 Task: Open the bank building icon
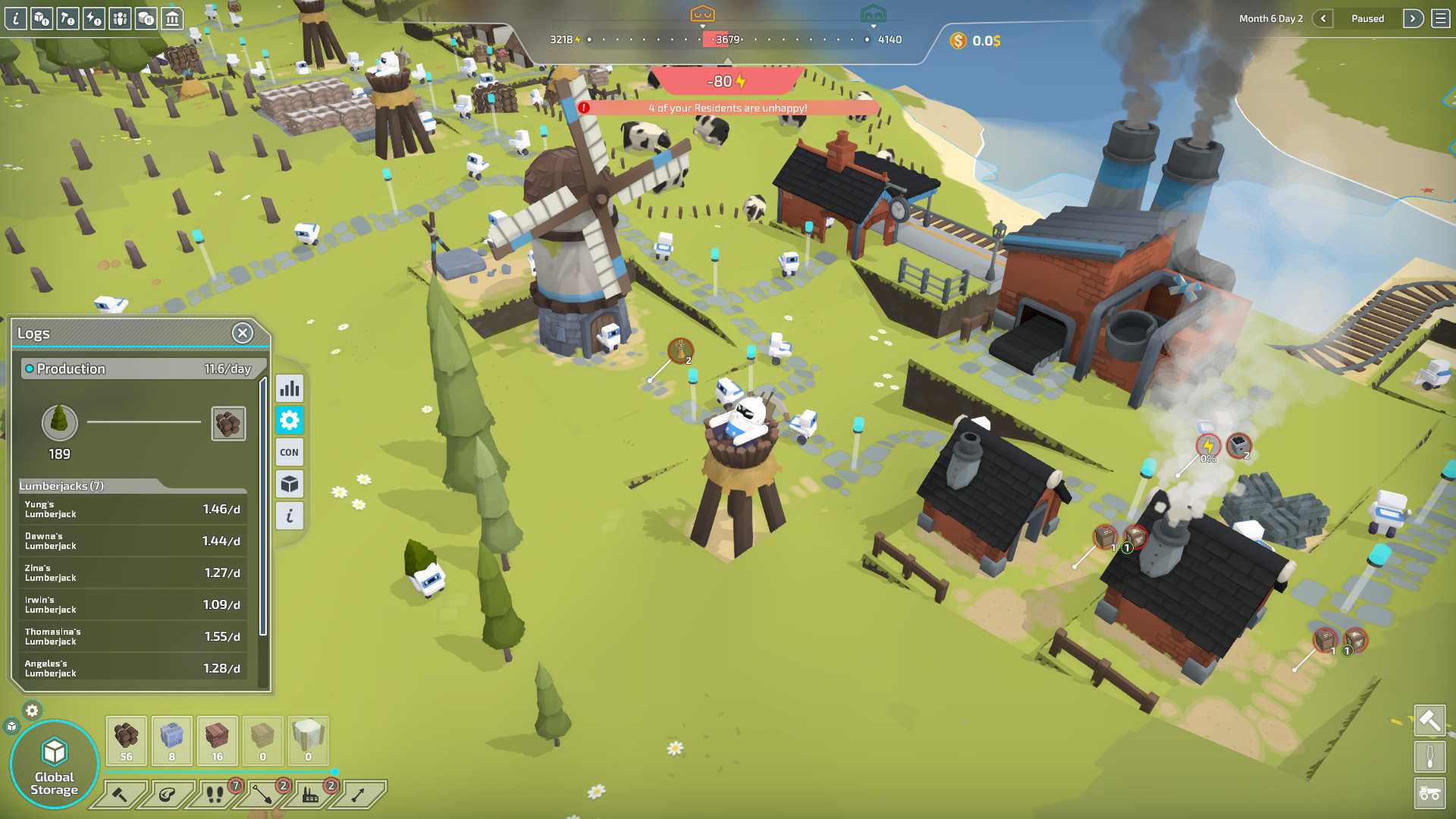[173, 18]
